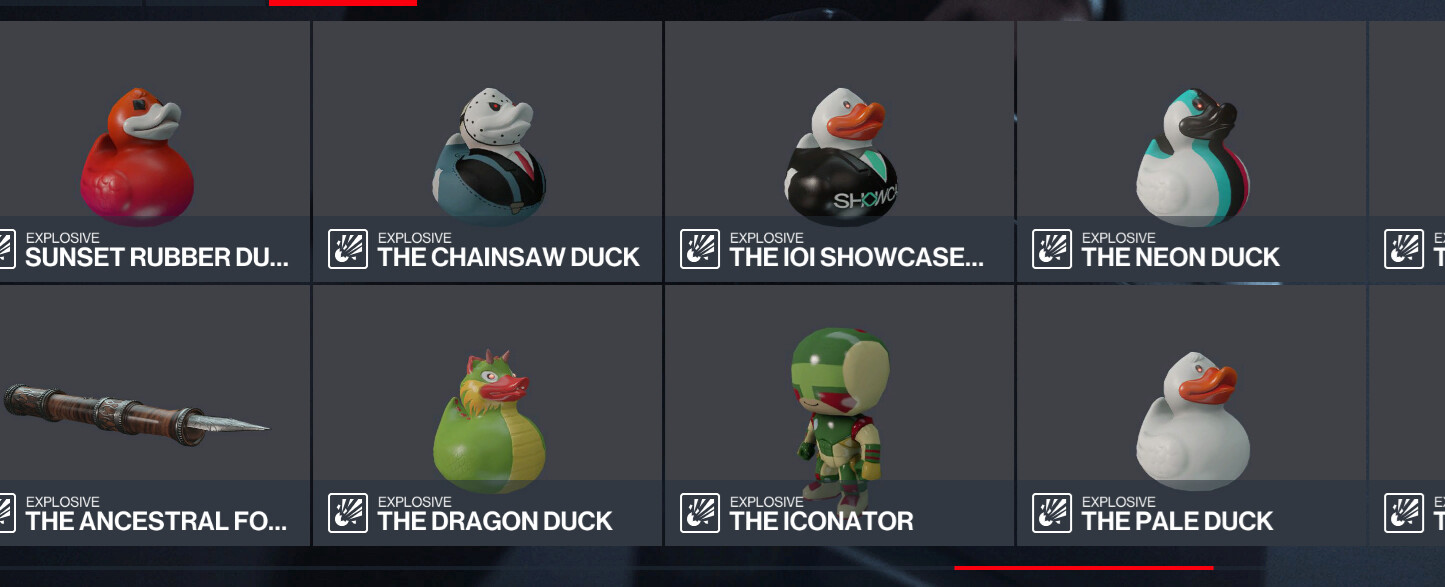This screenshot has width=1445, height=587.
Task: Choose The Pale Duck explosive
Action: coord(1192,415)
